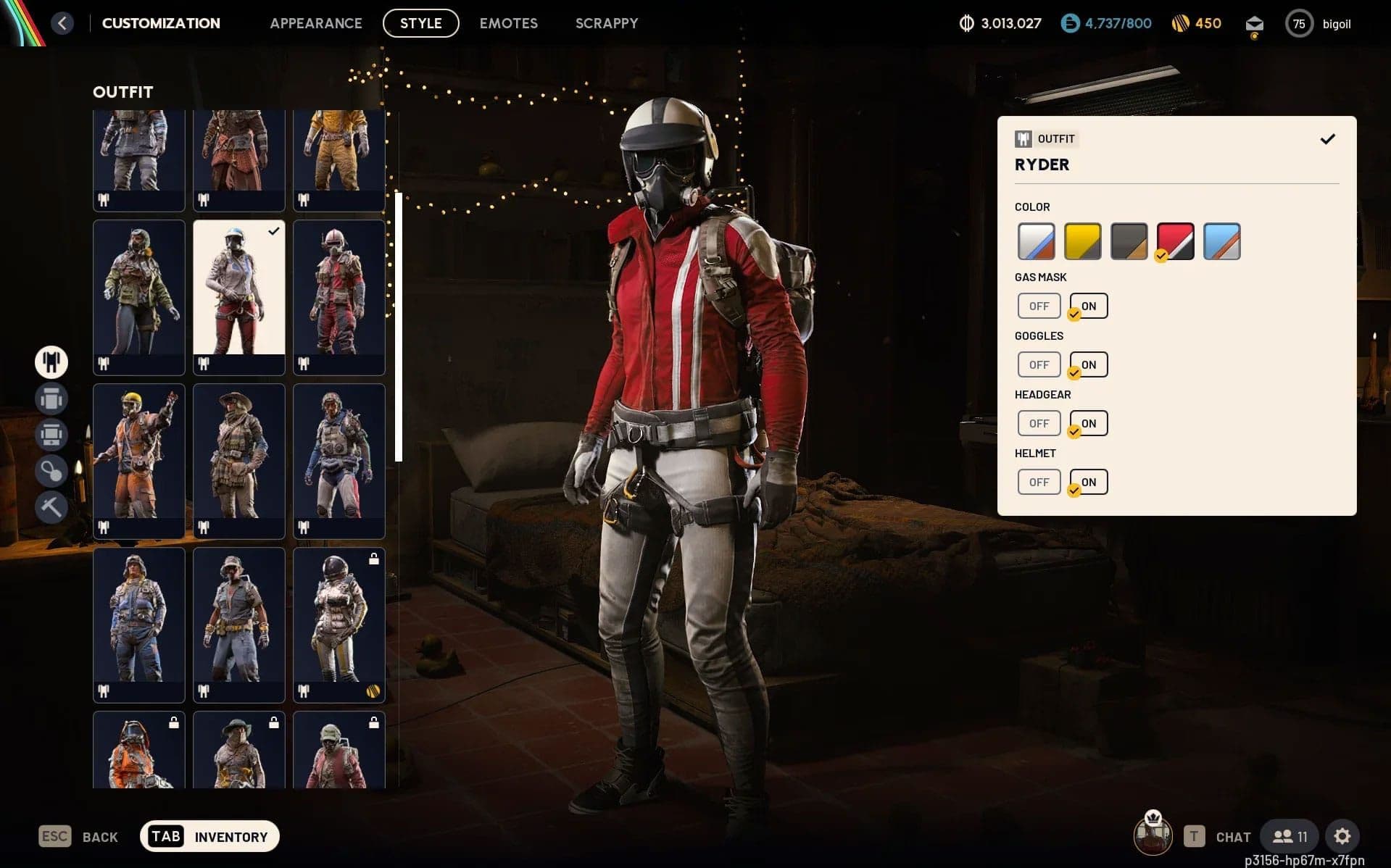Open the jacket customization category
This screenshot has height=868, width=1391.
coord(51,398)
